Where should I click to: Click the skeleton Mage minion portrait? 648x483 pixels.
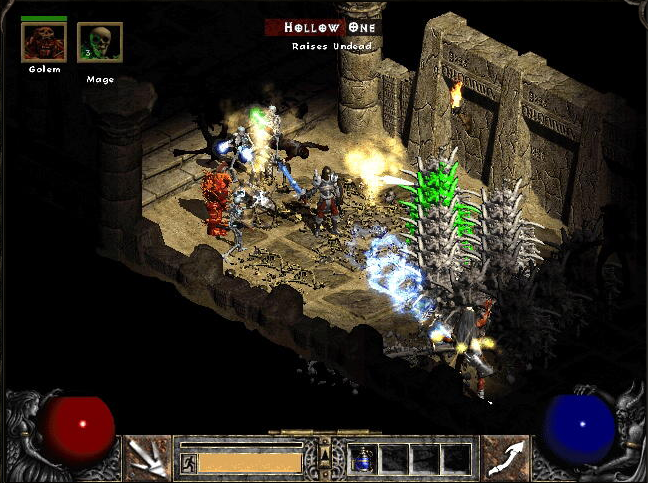coord(99,42)
